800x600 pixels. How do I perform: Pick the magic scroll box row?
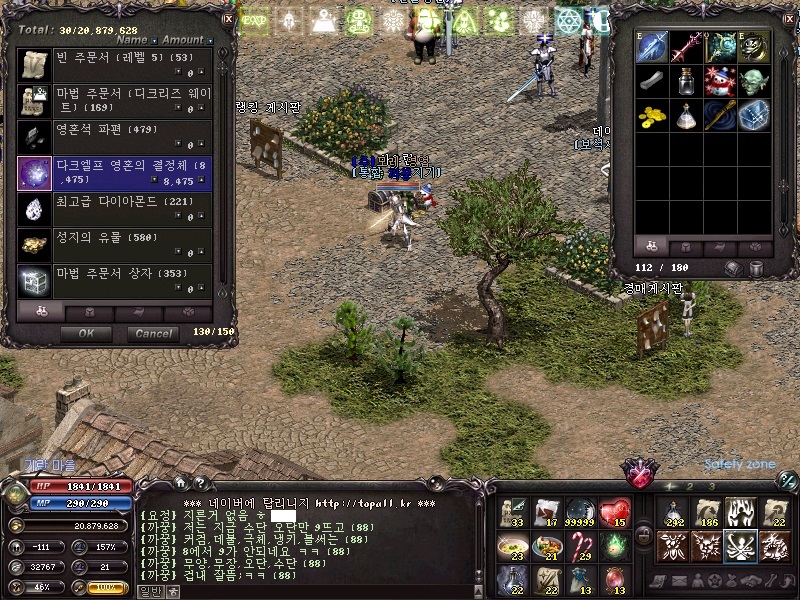coord(116,281)
